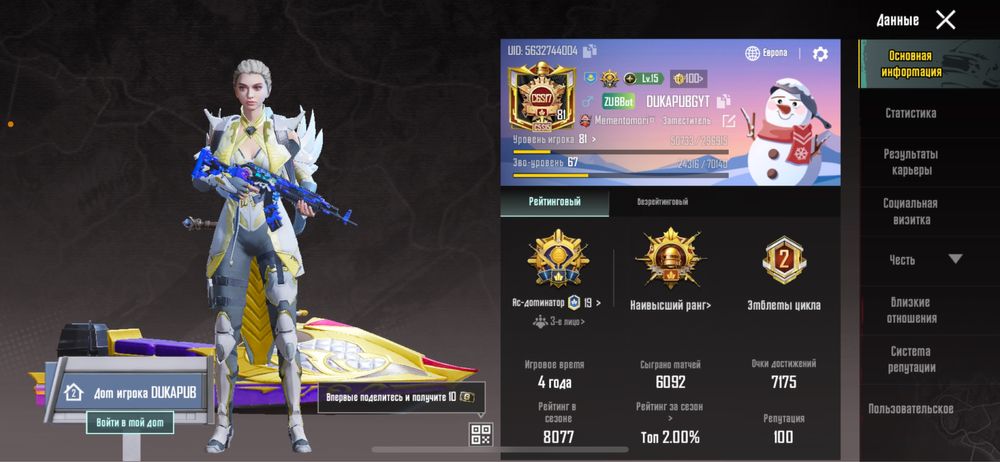Open Система репутации section
The width and height of the screenshot is (1000, 462).
(910, 359)
